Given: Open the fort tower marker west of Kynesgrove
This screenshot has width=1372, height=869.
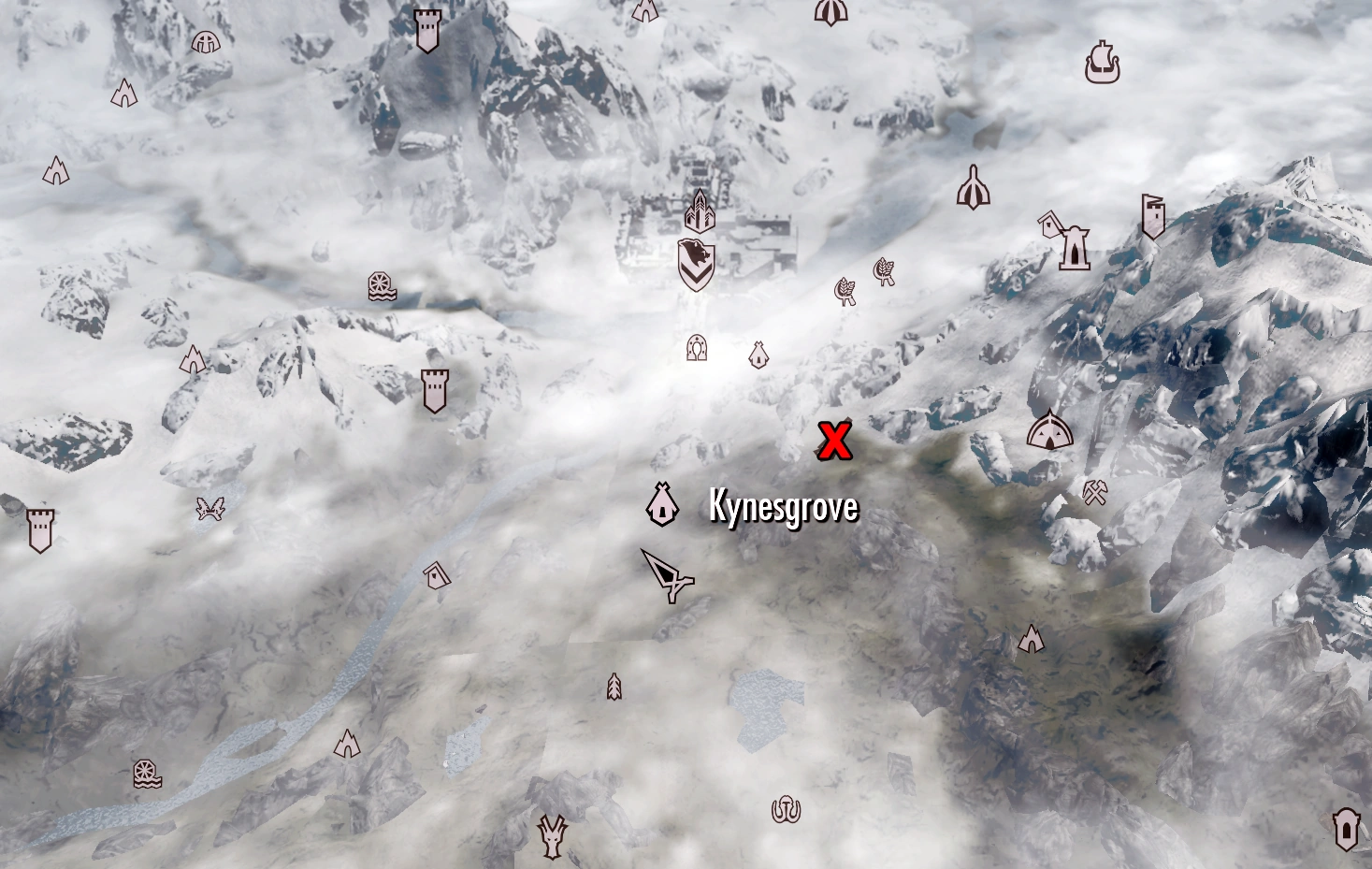Looking at the screenshot, I should (435, 391).
